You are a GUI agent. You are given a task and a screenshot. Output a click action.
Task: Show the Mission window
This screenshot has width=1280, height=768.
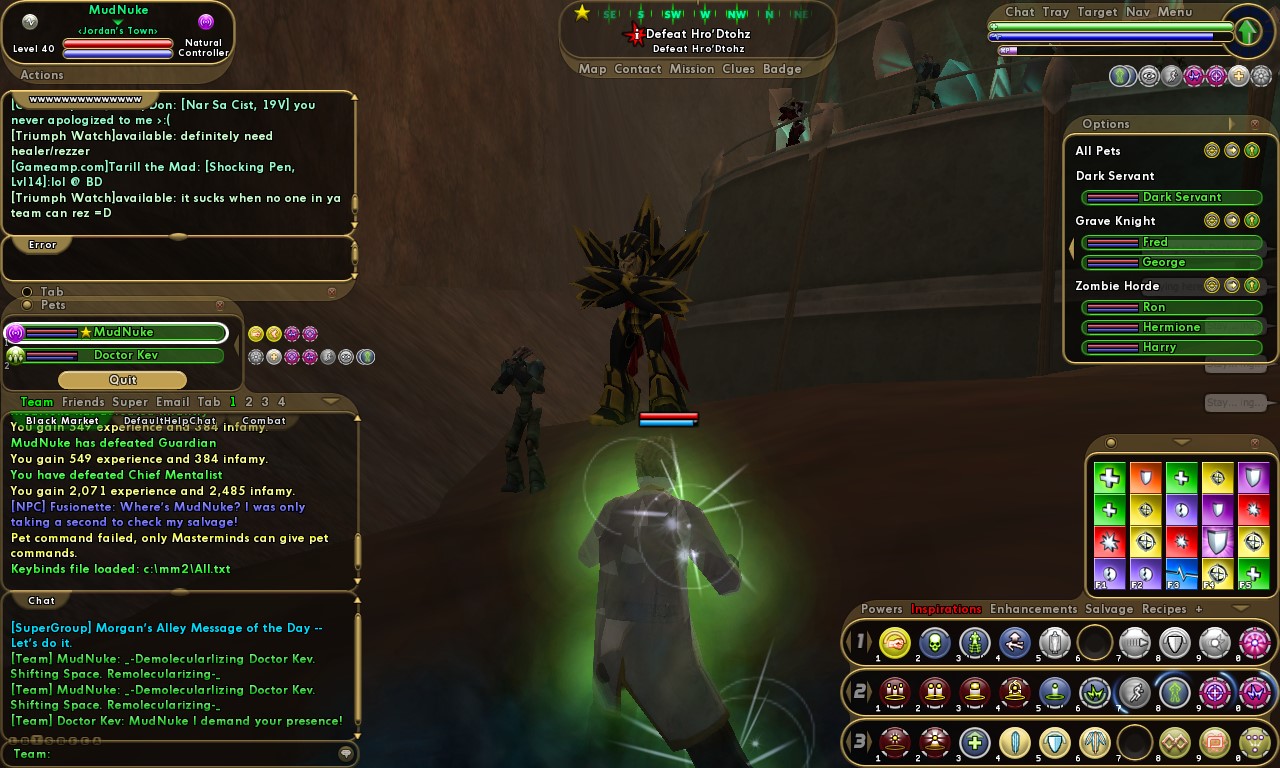coord(692,69)
